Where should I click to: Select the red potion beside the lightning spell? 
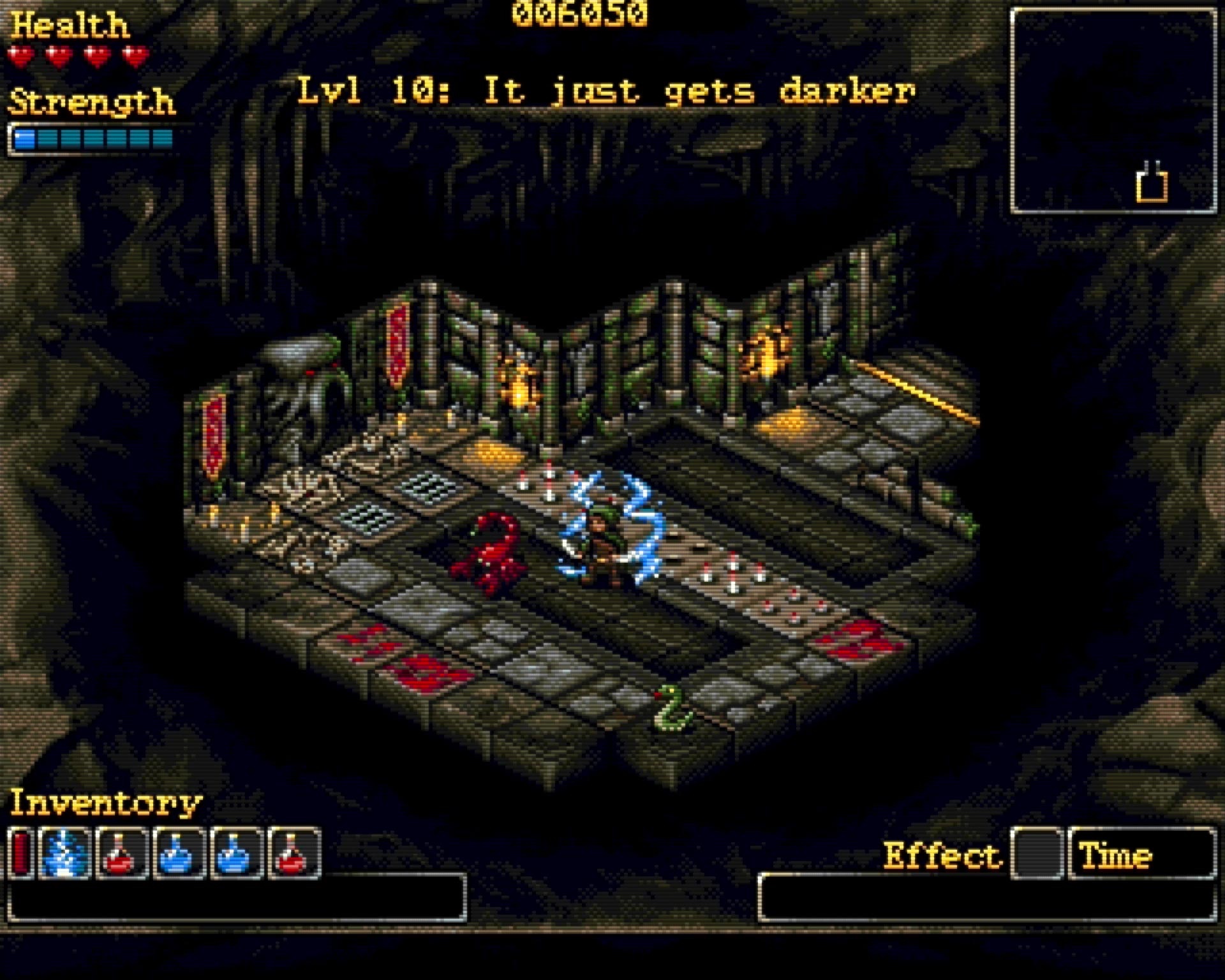click(121, 853)
